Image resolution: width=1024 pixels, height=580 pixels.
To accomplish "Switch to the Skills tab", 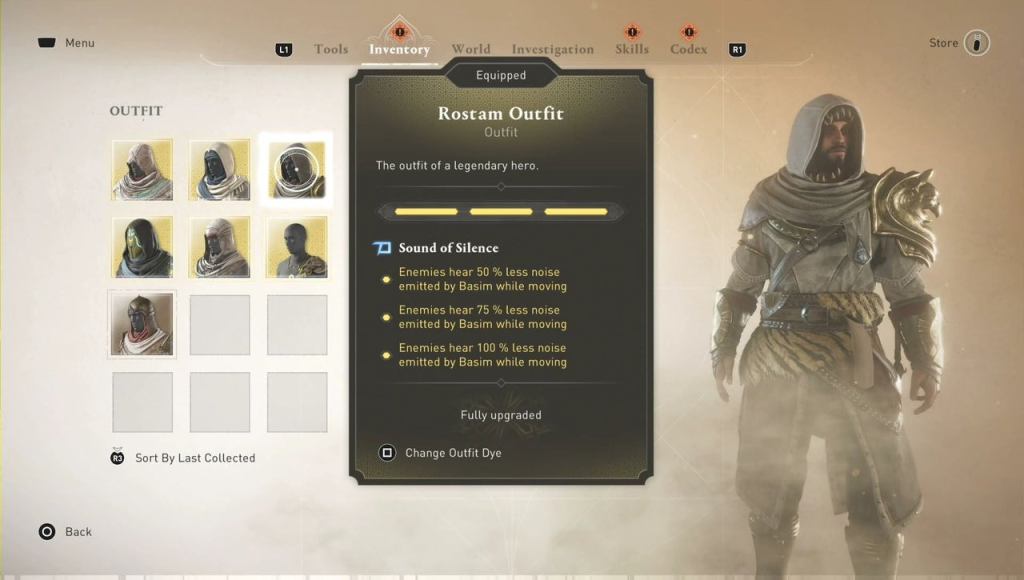I will point(632,49).
